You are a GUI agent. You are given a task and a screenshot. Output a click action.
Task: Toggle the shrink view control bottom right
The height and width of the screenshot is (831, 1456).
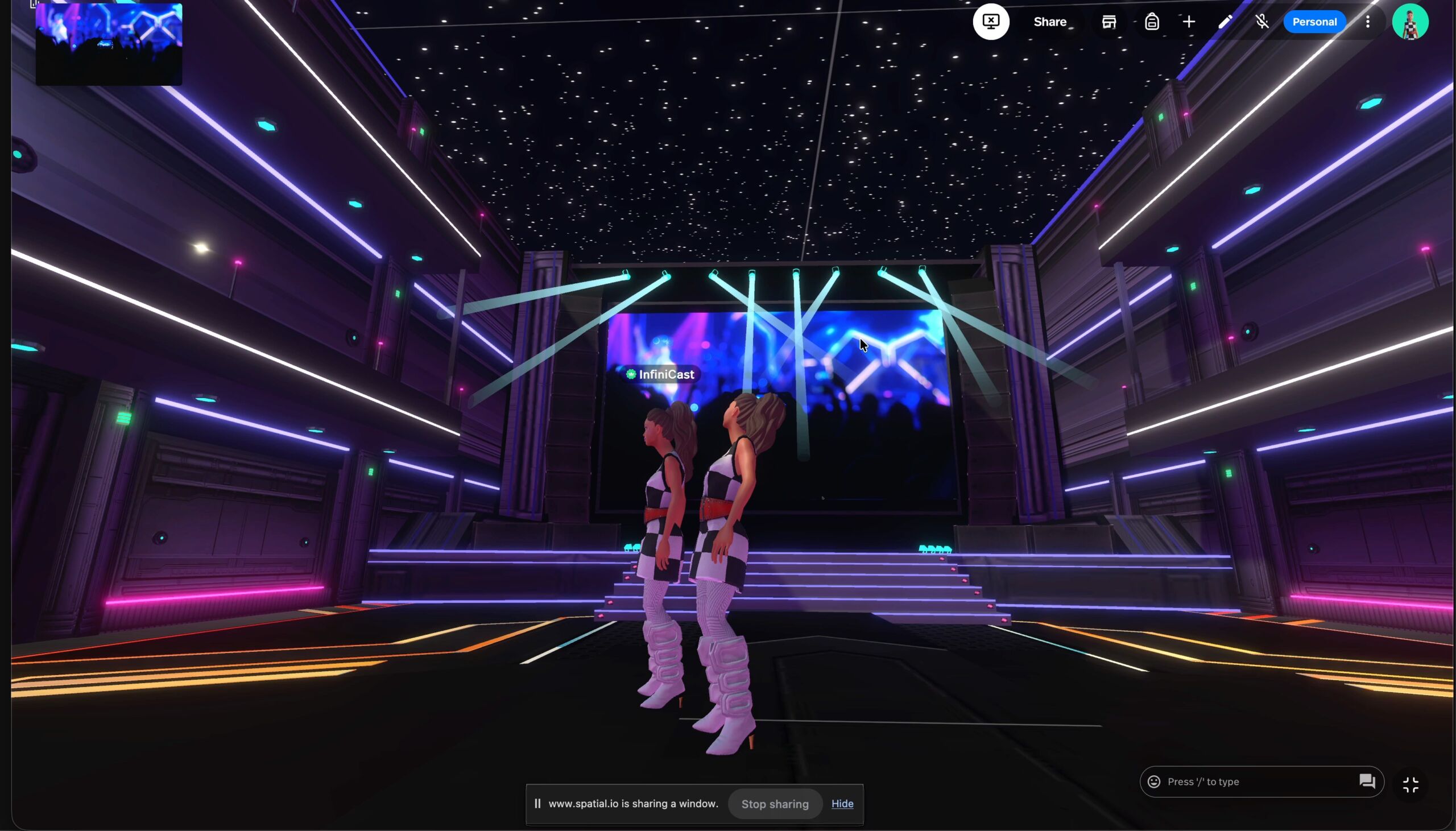click(1412, 784)
